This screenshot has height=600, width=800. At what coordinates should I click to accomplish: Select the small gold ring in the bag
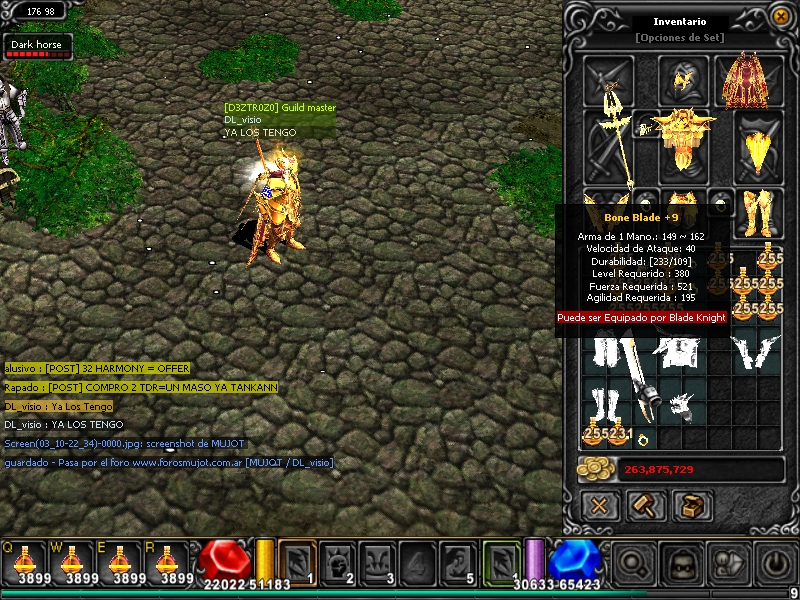(x=641, y=439)
